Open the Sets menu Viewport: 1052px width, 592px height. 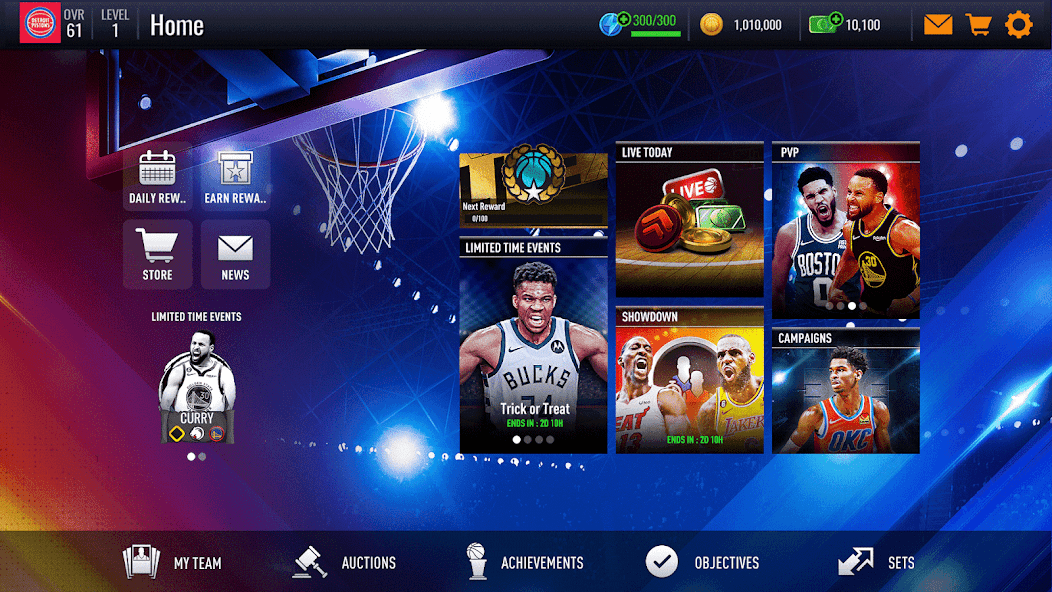(x=876, y=562)
